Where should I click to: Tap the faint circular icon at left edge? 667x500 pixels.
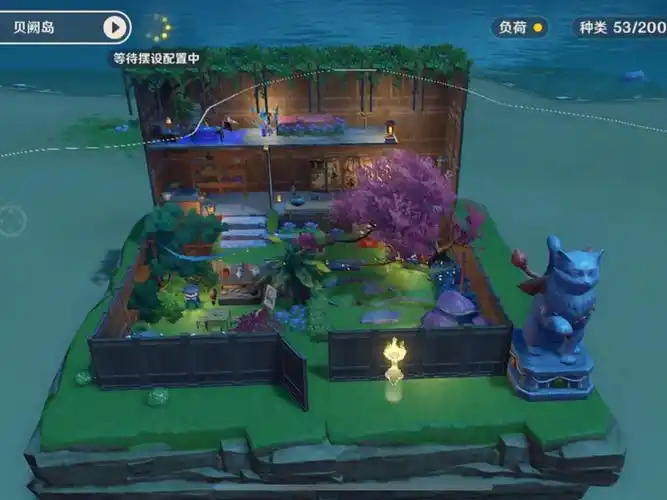pos(12,219)
